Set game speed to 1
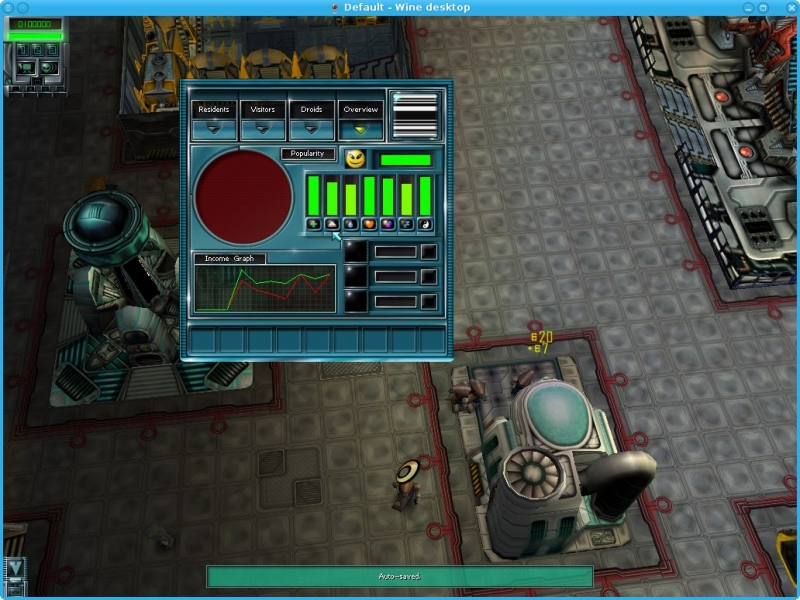The width and height of the screenshot is (800, 600). (x=23, y=49)
